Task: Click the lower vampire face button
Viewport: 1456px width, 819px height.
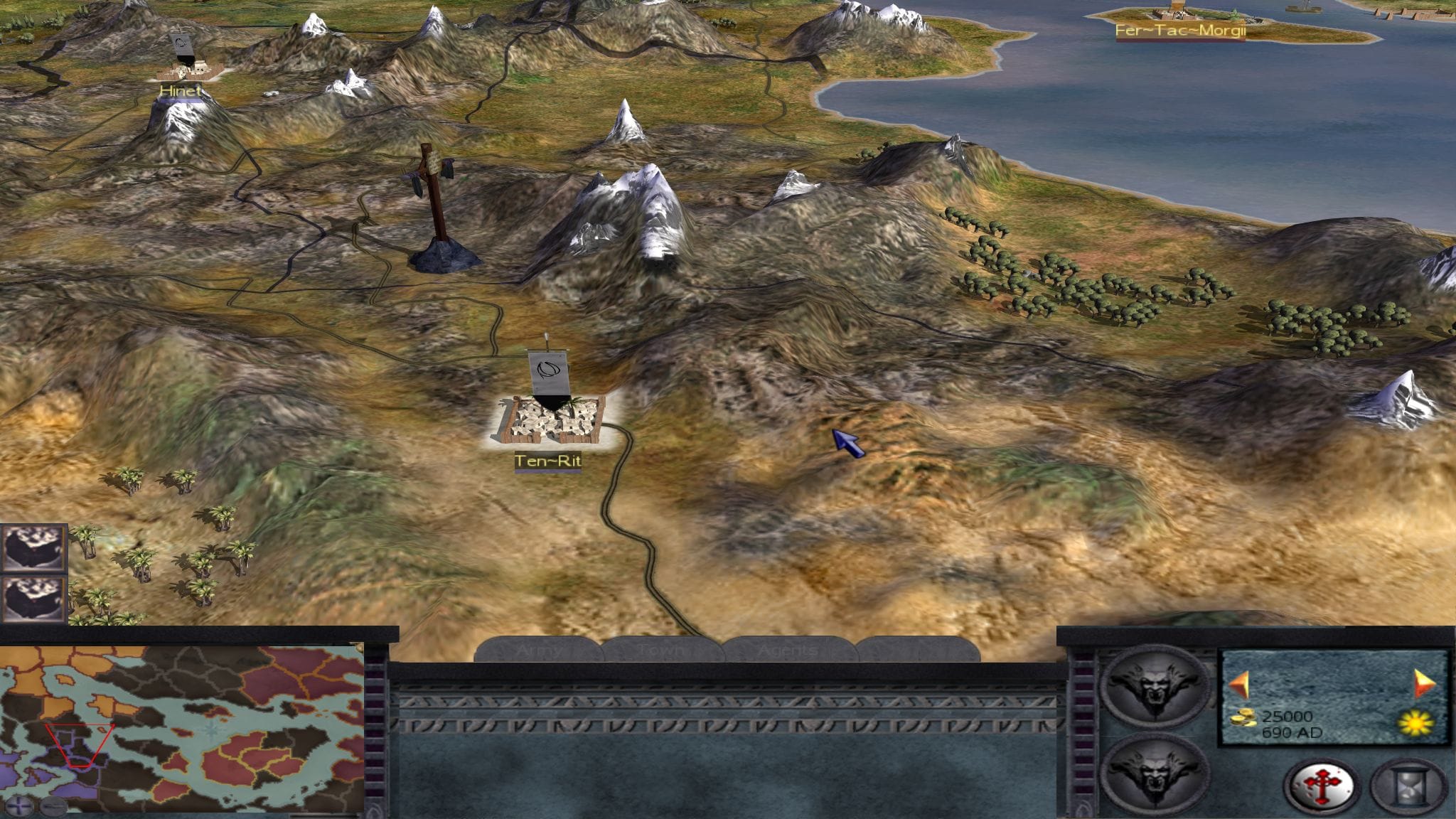Action: coord(1153,773)
